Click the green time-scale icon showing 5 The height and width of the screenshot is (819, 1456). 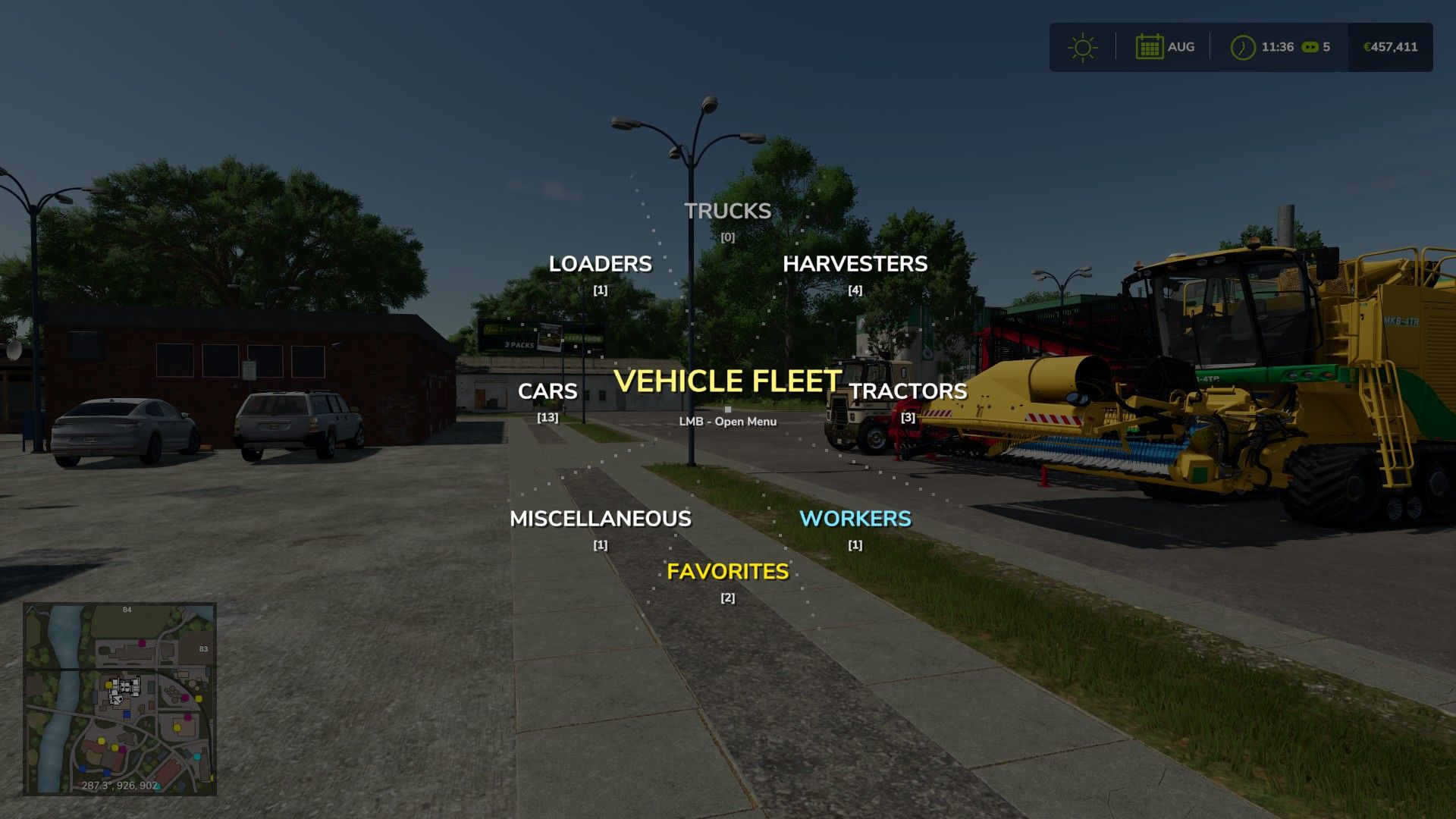[x=1312, y=46]
